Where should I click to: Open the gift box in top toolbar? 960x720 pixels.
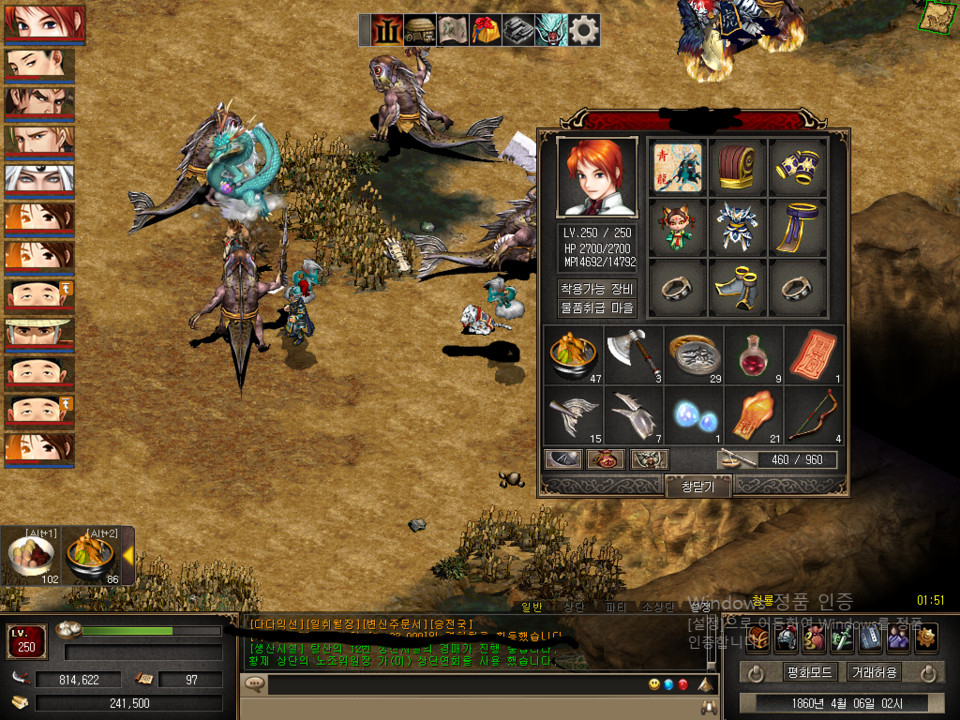[x=485, y=30]
